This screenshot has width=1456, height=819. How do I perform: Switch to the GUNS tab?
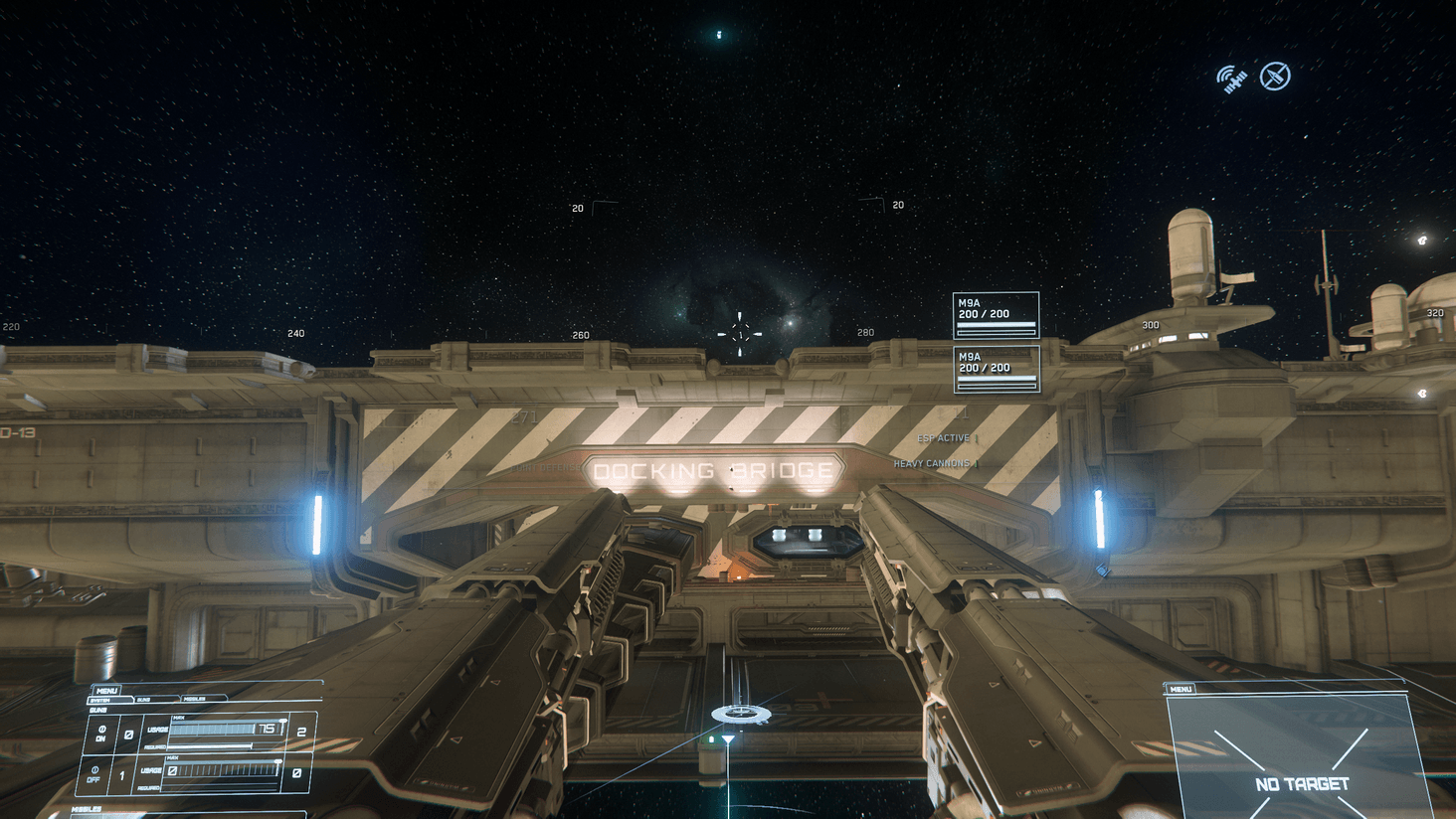[x=144, y=699]
